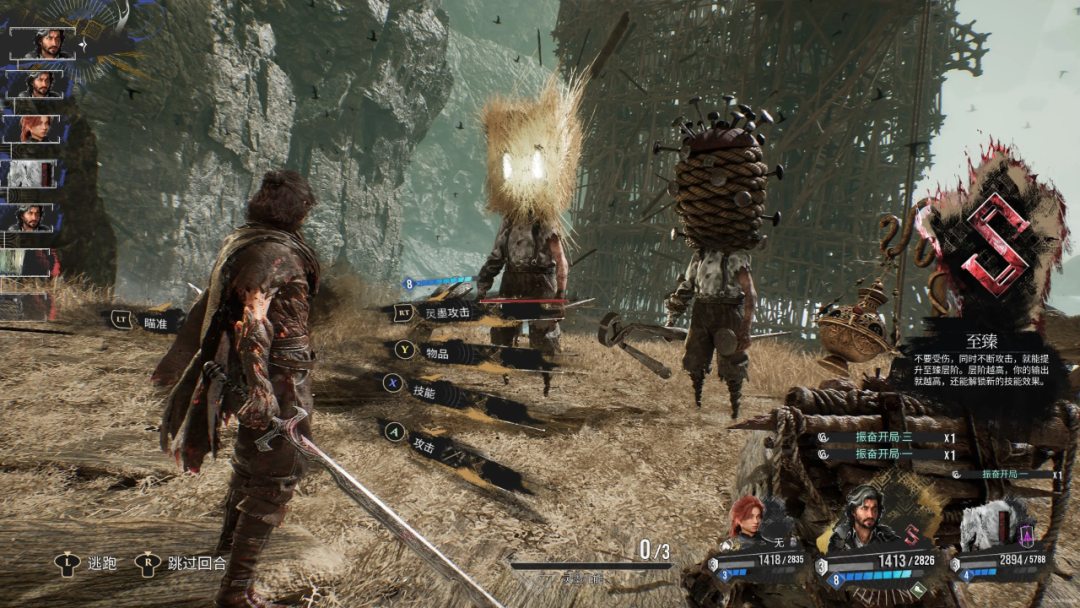Click the white-furred character in the turn order
The height and width of the screenshot is (608, 1080).
[x=34, y=173]
